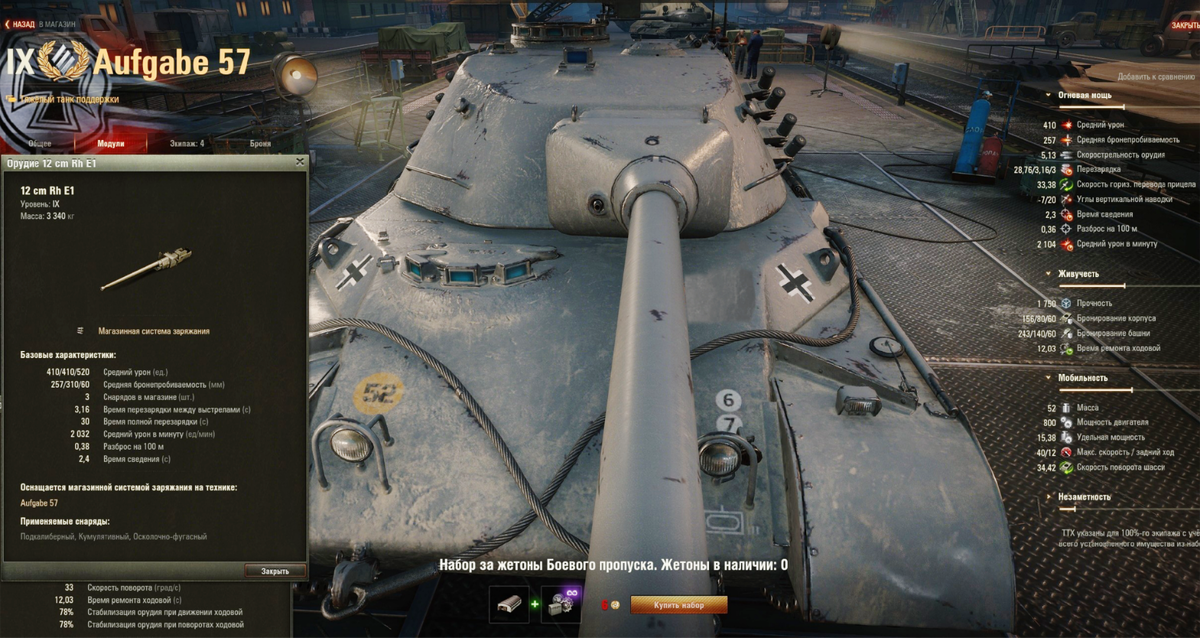Show the Броня tab
The image size is (1200, 638).
(x=260, y=144)
